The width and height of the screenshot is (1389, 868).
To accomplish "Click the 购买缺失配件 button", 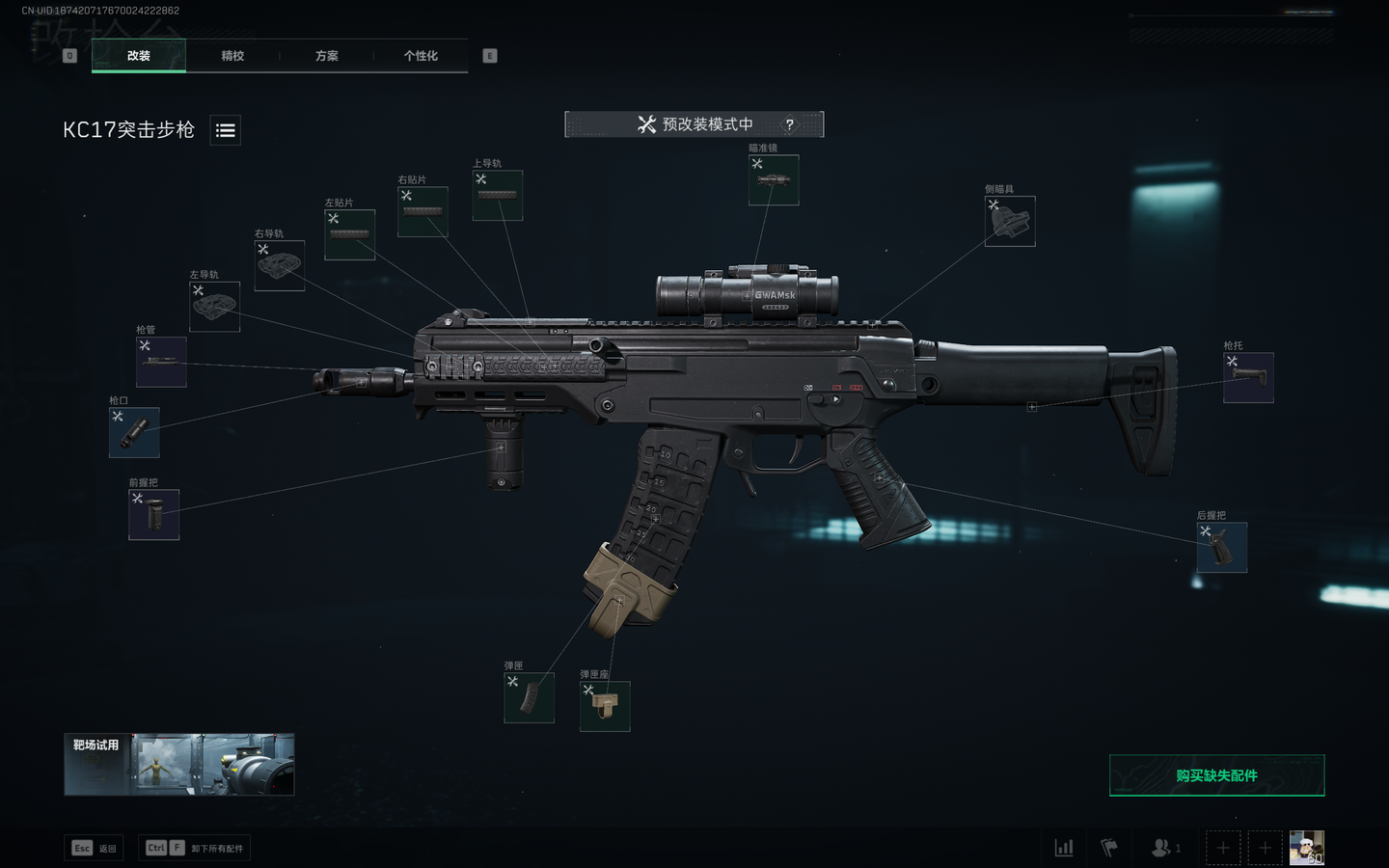I will pyautogui.click(x=1216, y=775).
